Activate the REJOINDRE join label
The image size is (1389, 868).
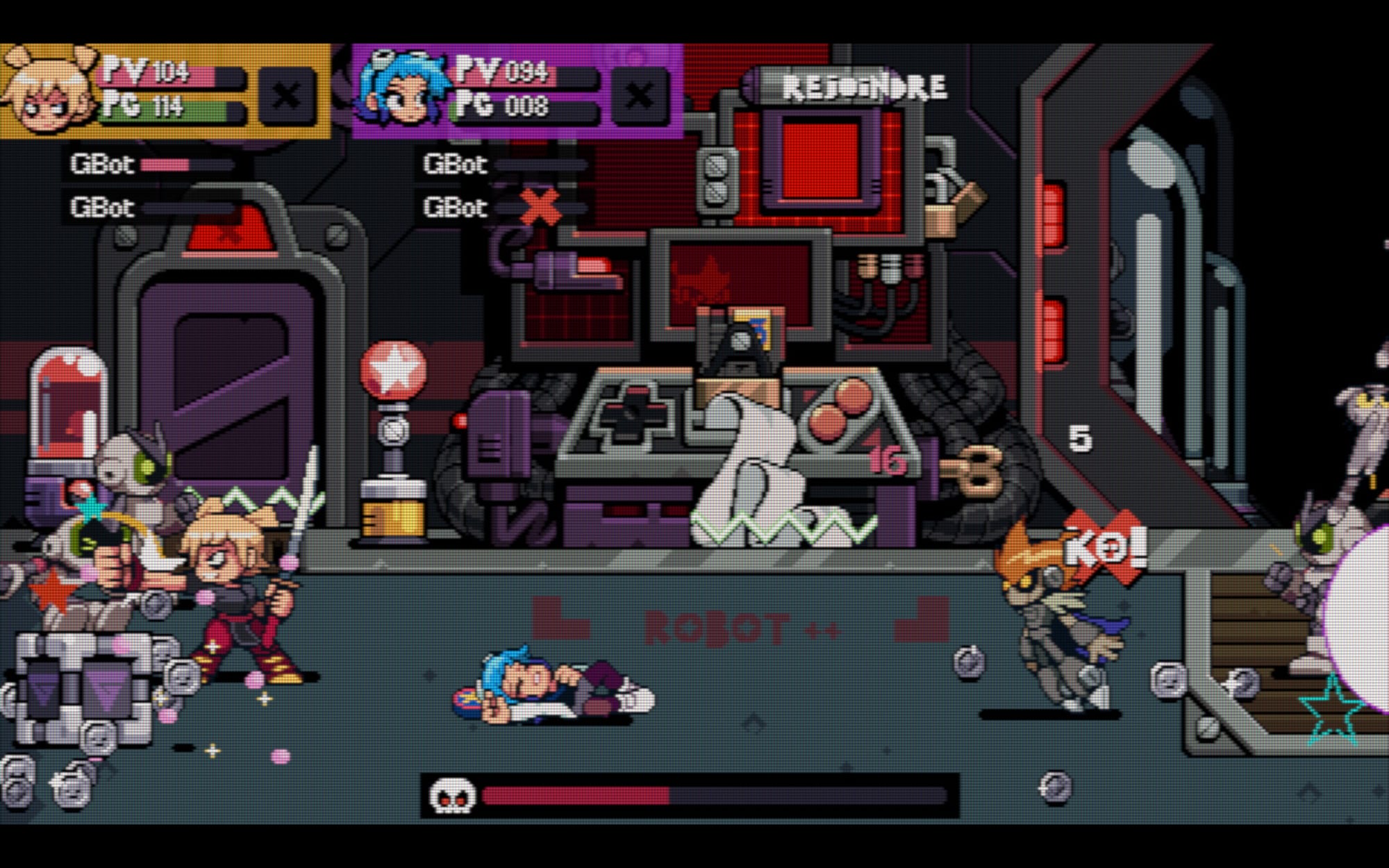pyautogui.click(x=863, y=87)
